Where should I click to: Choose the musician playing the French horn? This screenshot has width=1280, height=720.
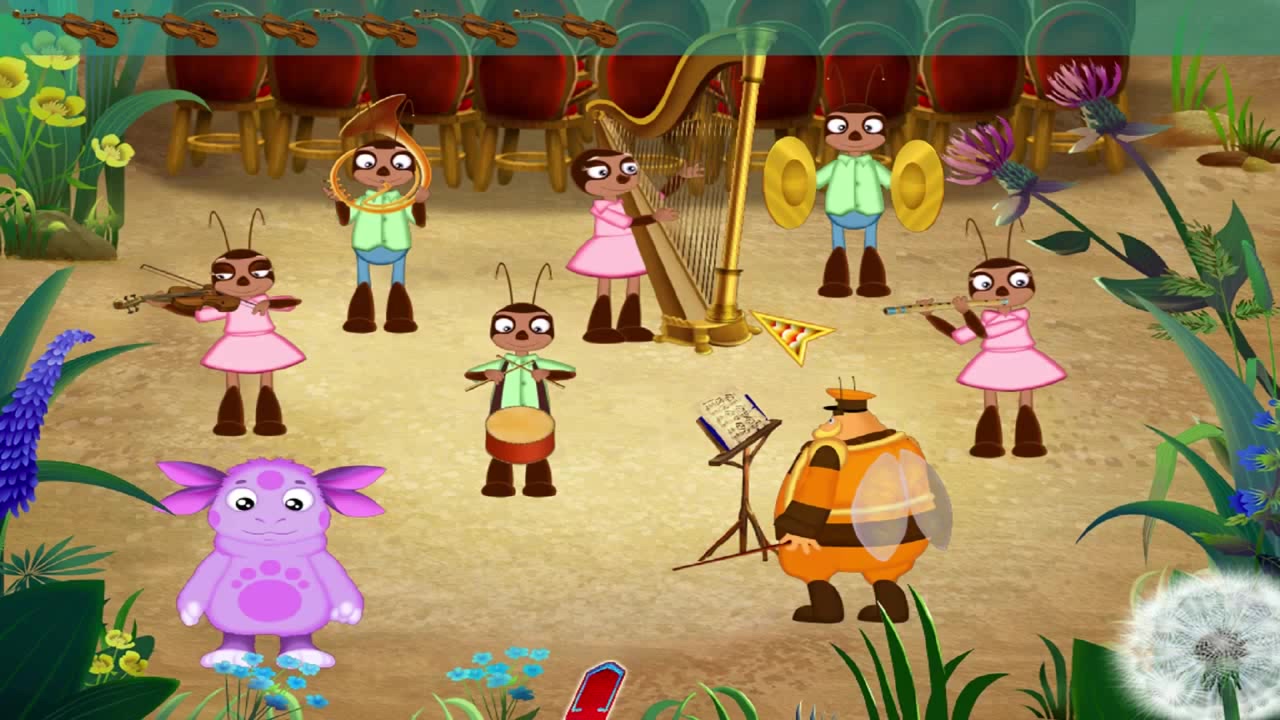[381, 225]
